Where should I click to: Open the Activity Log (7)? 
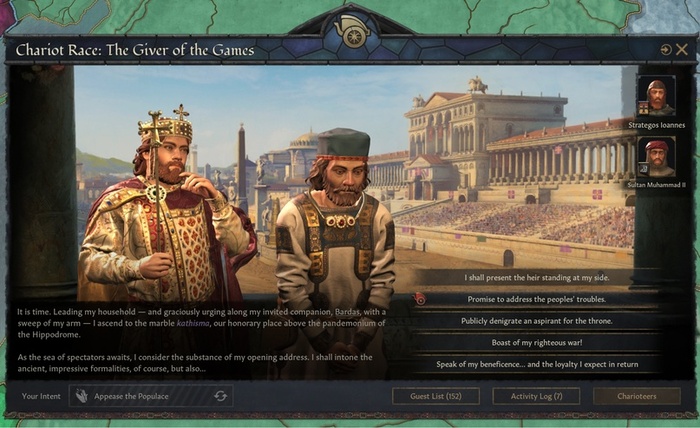click(x=536, y=396)
